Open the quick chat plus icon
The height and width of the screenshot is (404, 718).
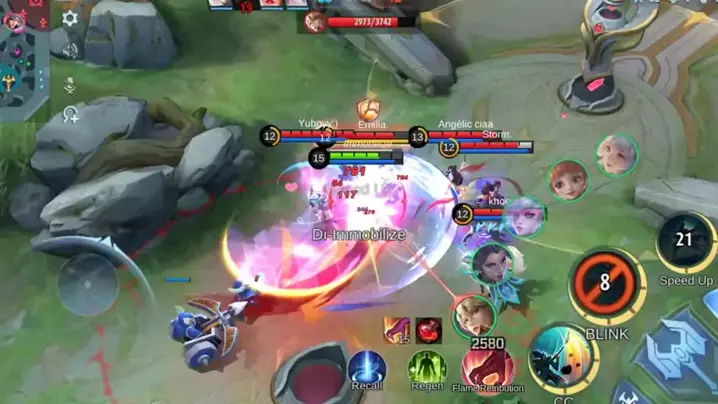tap(70, 114)
